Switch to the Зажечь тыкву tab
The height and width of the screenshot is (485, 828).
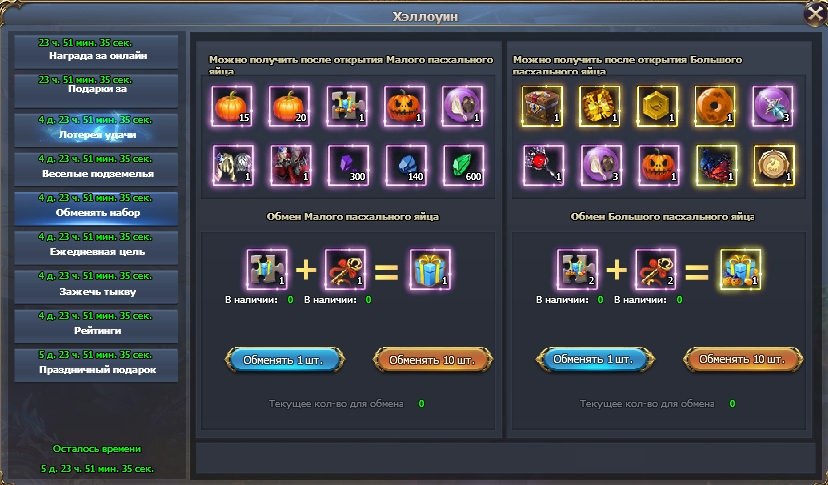97,285
